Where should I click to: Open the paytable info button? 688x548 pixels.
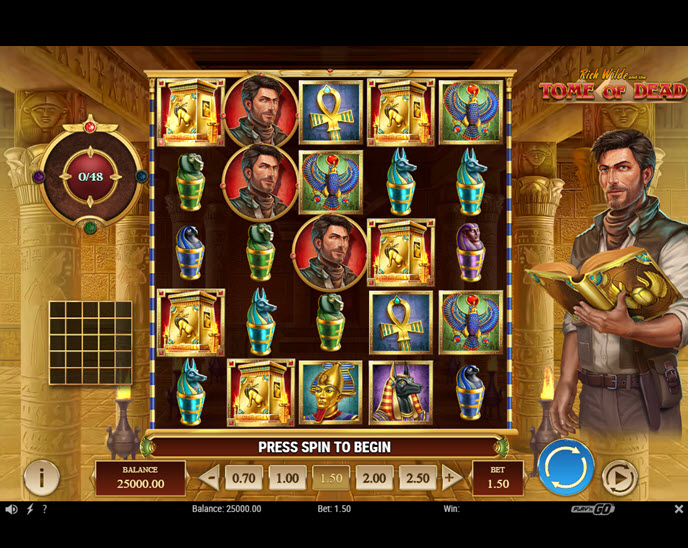click(x=41, y=478)
